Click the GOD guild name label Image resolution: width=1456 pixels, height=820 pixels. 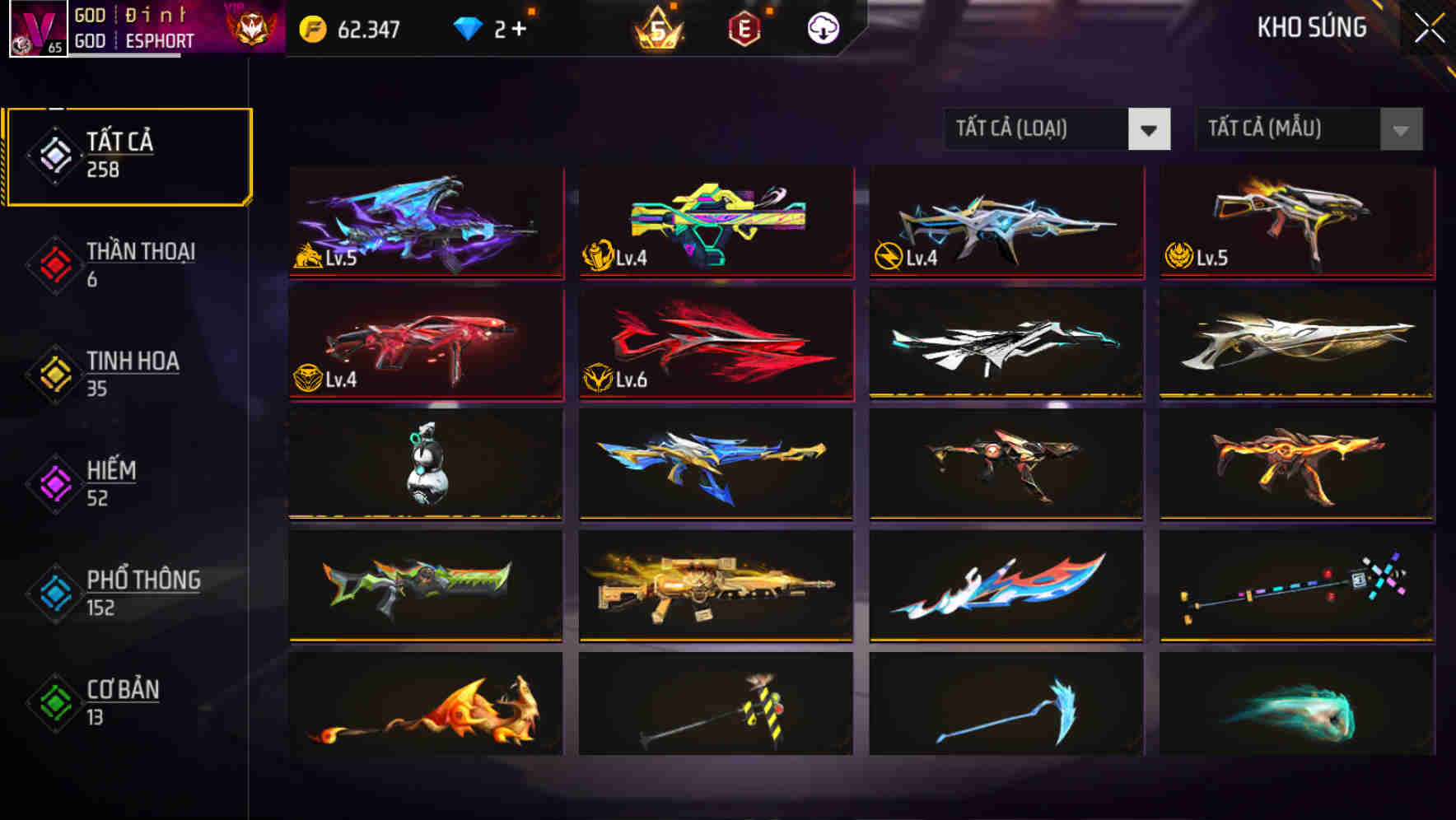click(91, 16)
